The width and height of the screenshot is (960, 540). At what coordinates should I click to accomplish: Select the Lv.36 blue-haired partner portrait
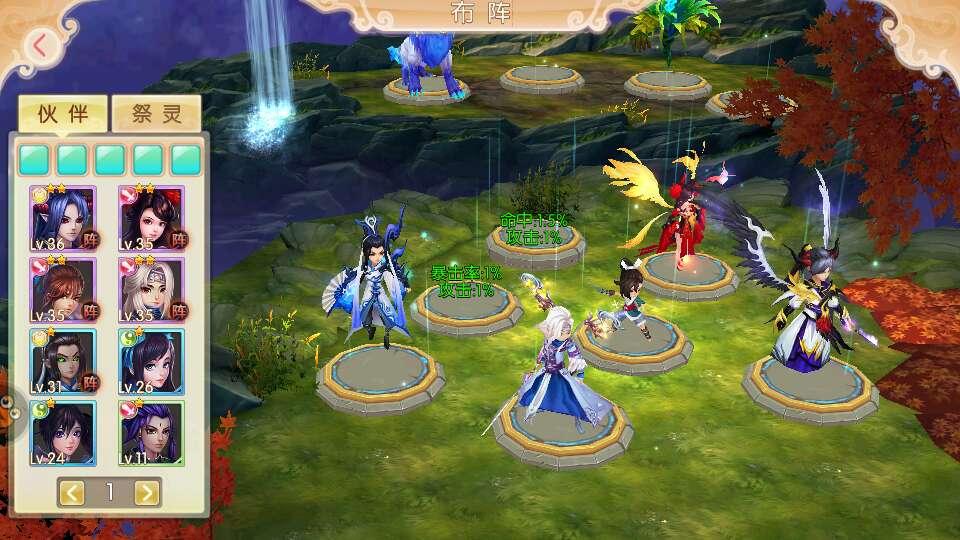(63, 218)
